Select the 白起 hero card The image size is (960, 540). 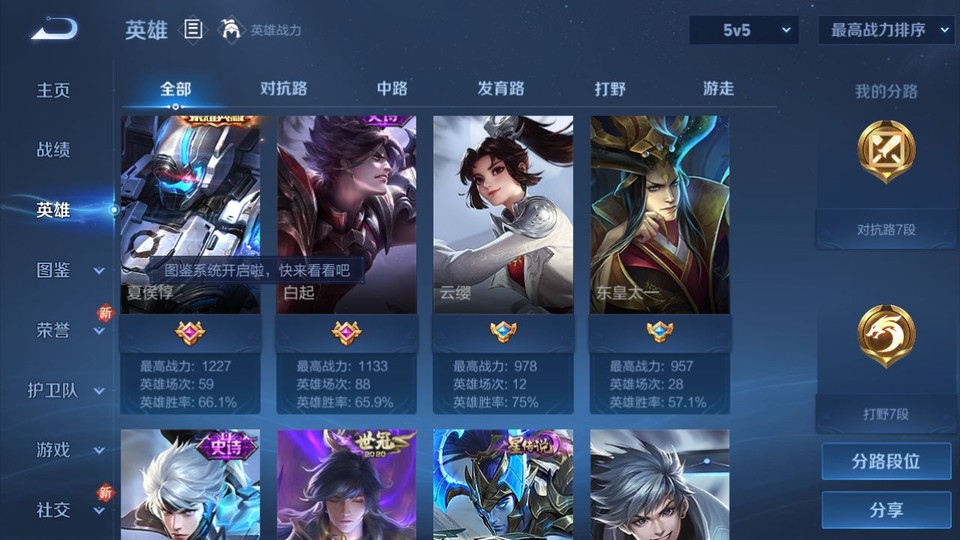click(x=346, y=214)
